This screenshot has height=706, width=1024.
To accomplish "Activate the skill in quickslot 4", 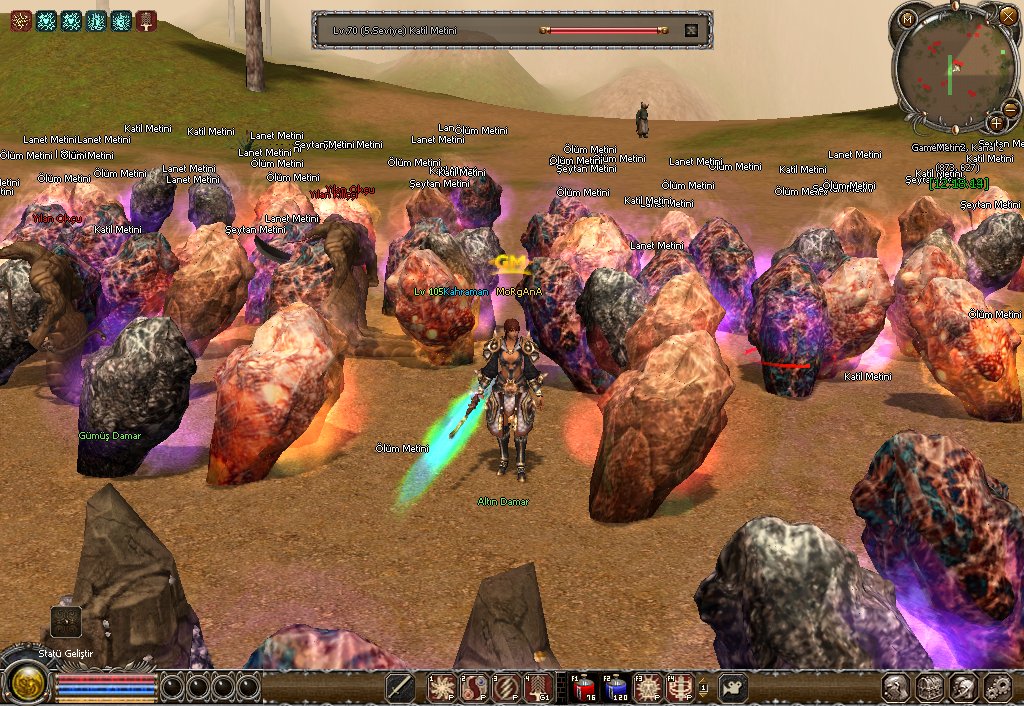I will (x=539, y=687).
